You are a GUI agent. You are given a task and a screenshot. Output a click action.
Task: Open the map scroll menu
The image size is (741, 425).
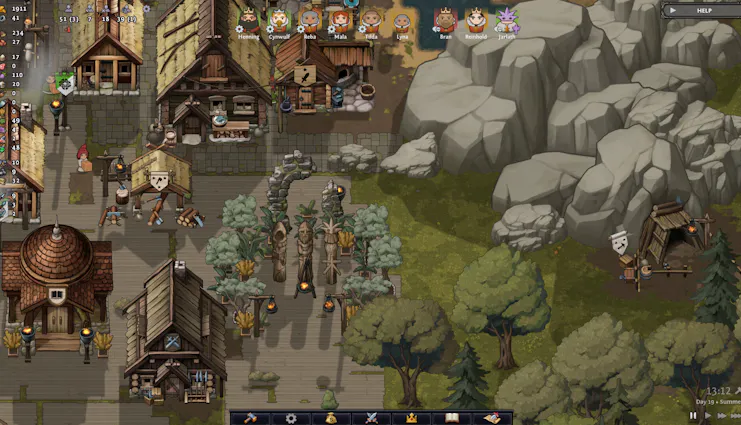(x=491, y=418)
